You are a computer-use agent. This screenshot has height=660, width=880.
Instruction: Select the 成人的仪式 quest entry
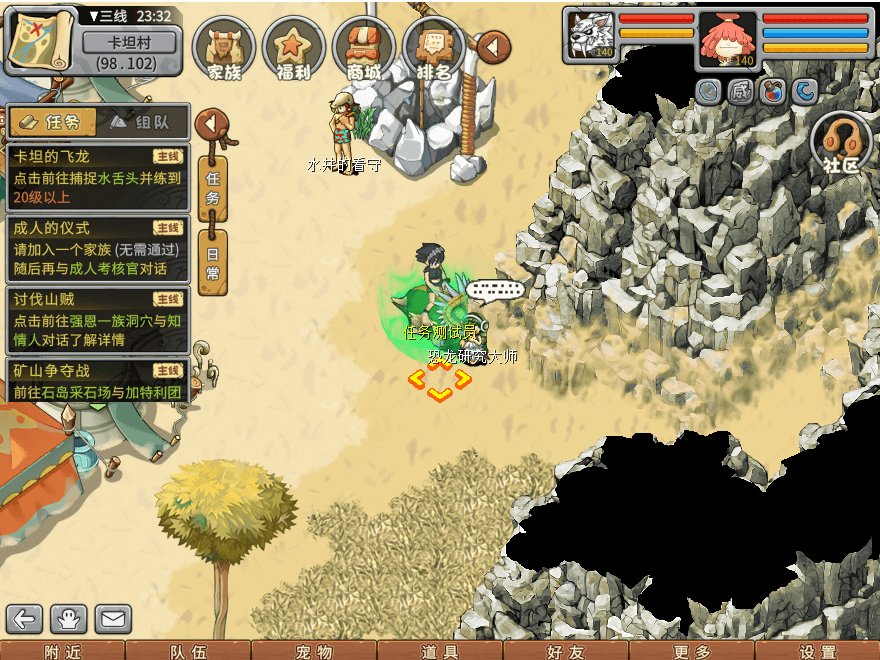[x=97, y=248]
